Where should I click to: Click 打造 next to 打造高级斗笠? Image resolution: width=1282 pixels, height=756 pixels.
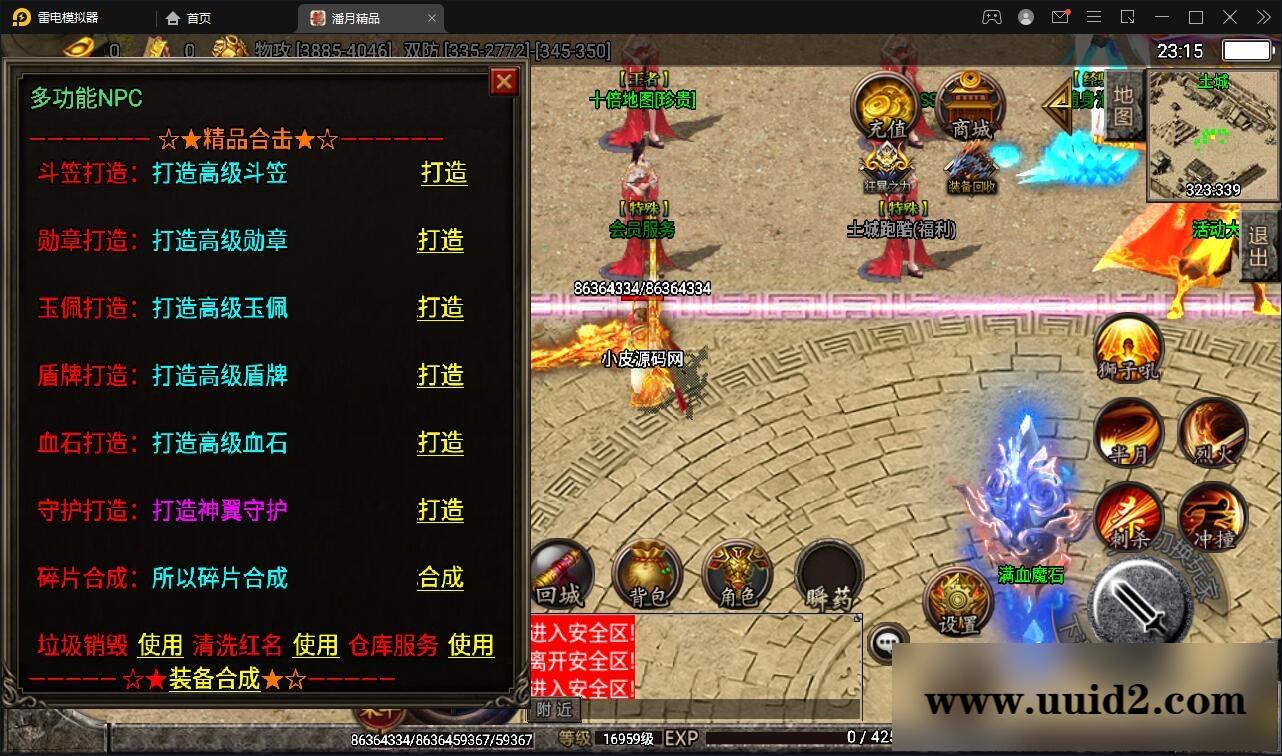coord(443,173)
